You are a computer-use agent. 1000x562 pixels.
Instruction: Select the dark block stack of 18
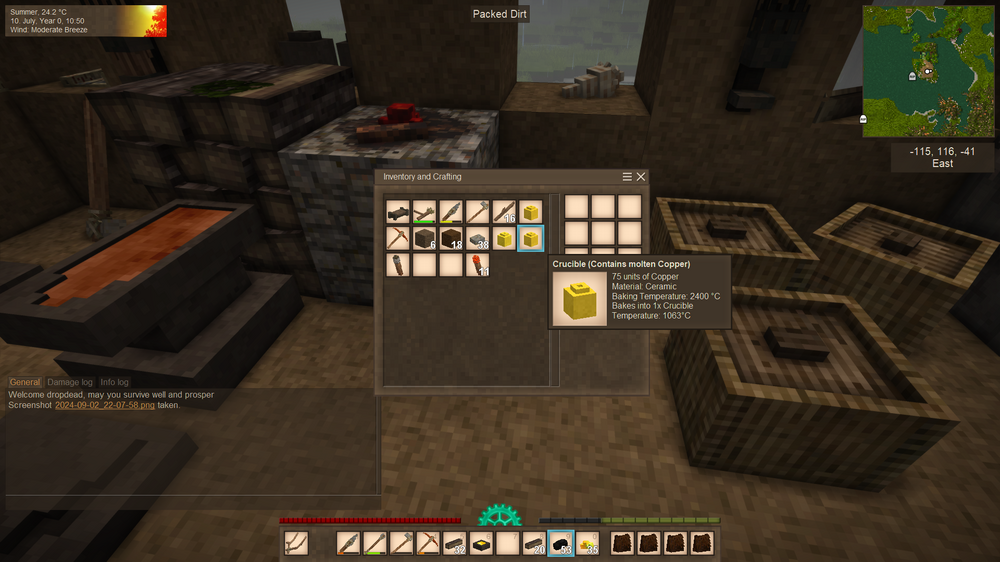tap(451, 238)
